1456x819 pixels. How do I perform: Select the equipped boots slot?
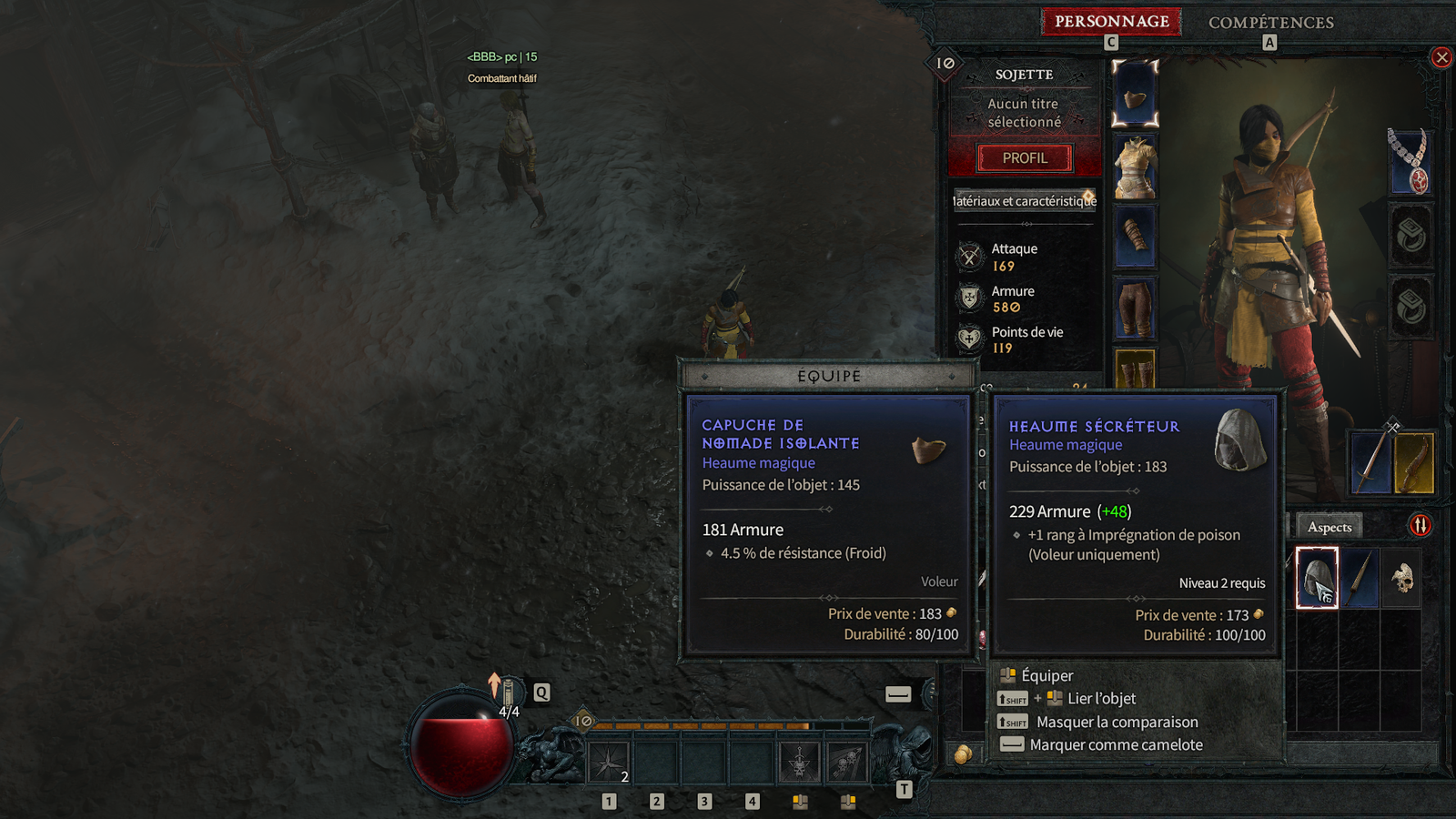coord(1135,368)
